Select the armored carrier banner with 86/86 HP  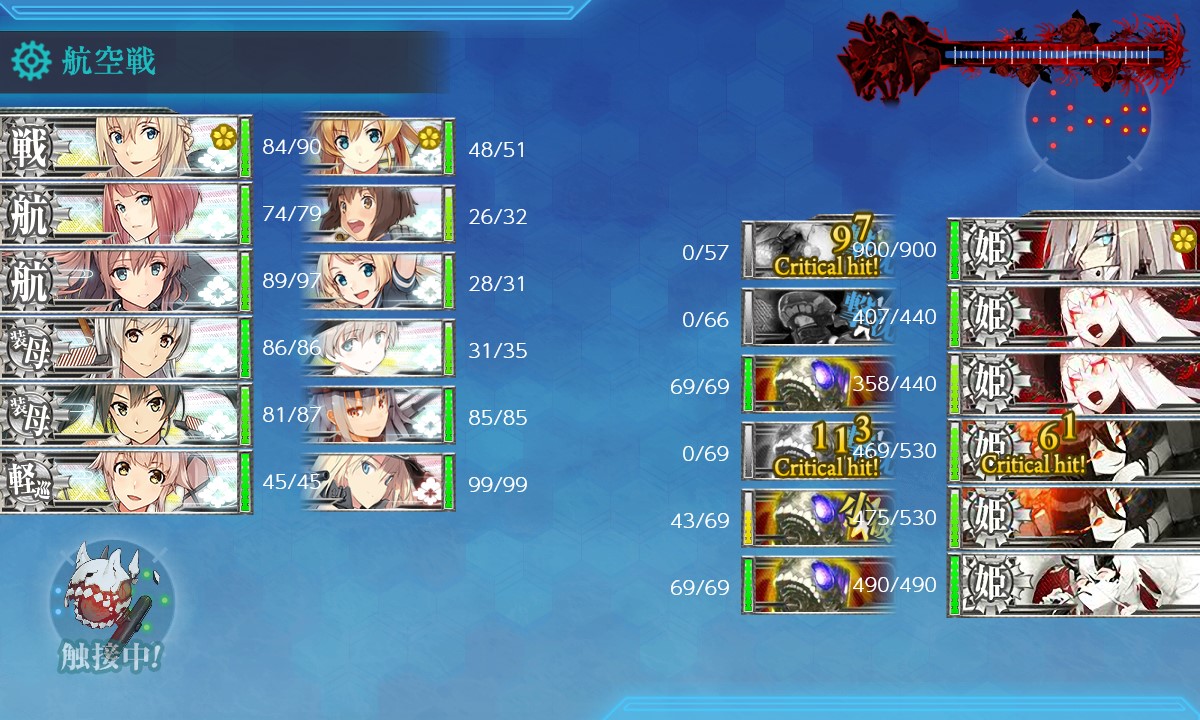[125, 349]
